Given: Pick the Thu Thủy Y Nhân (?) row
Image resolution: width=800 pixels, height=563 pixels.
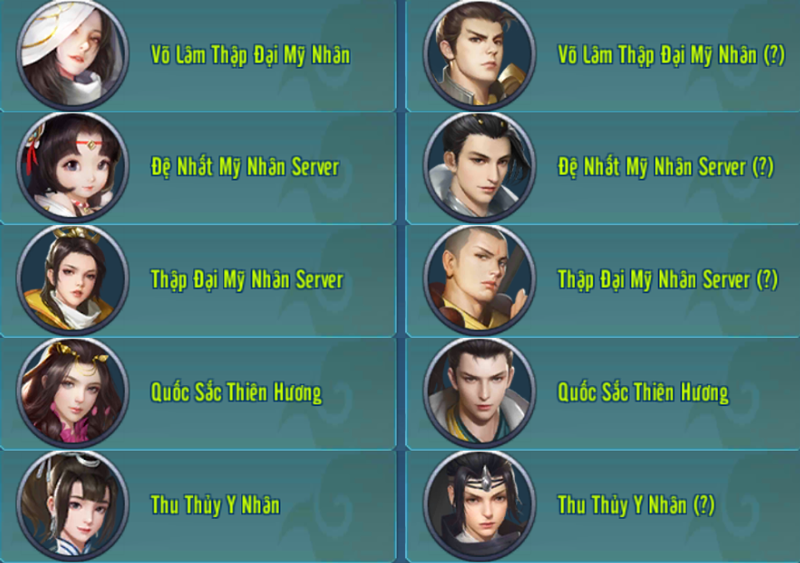Looking at the screenshot, I should (636, 505).
